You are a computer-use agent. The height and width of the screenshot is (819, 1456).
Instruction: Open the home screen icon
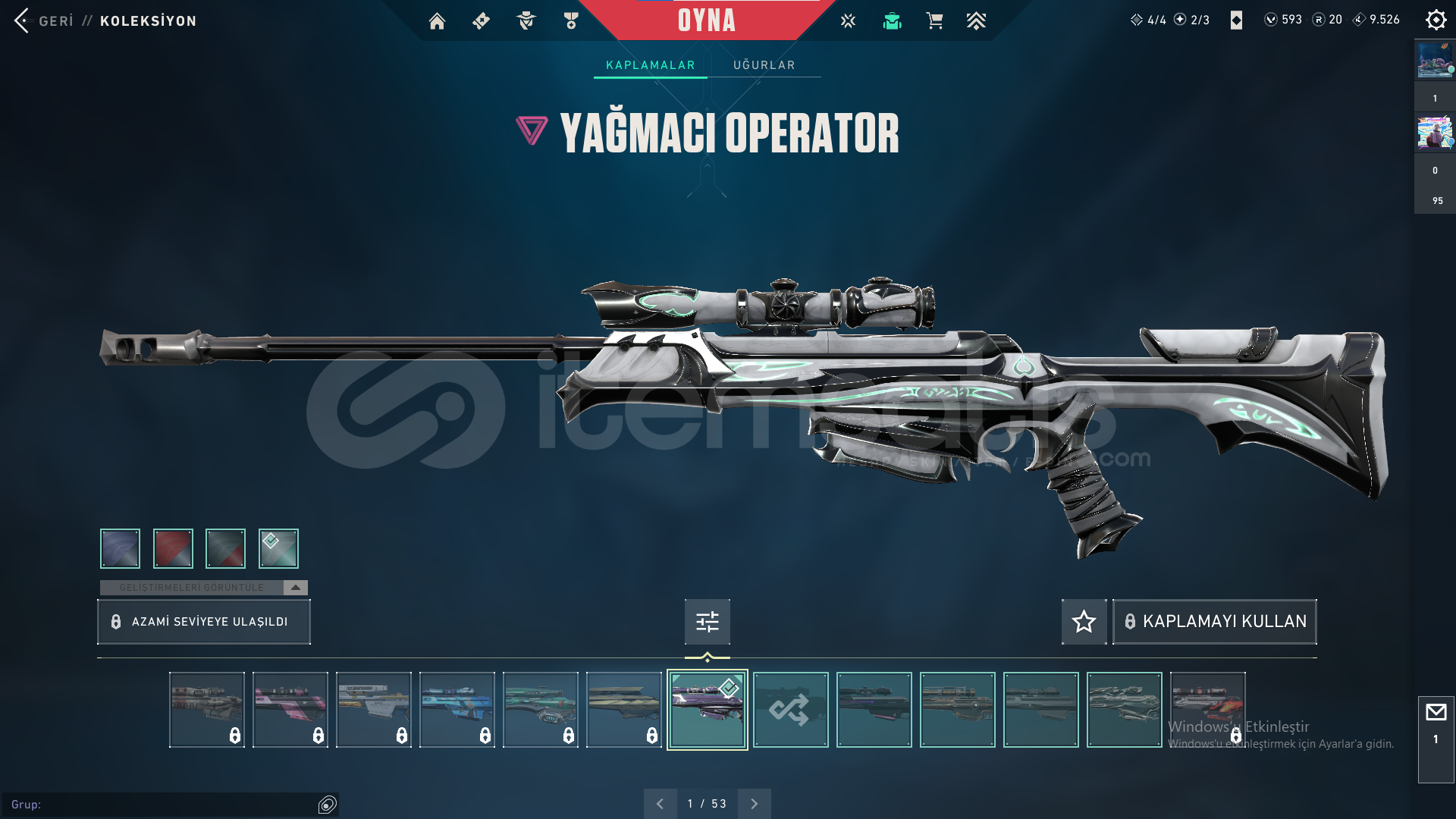(x=437, y=21)
